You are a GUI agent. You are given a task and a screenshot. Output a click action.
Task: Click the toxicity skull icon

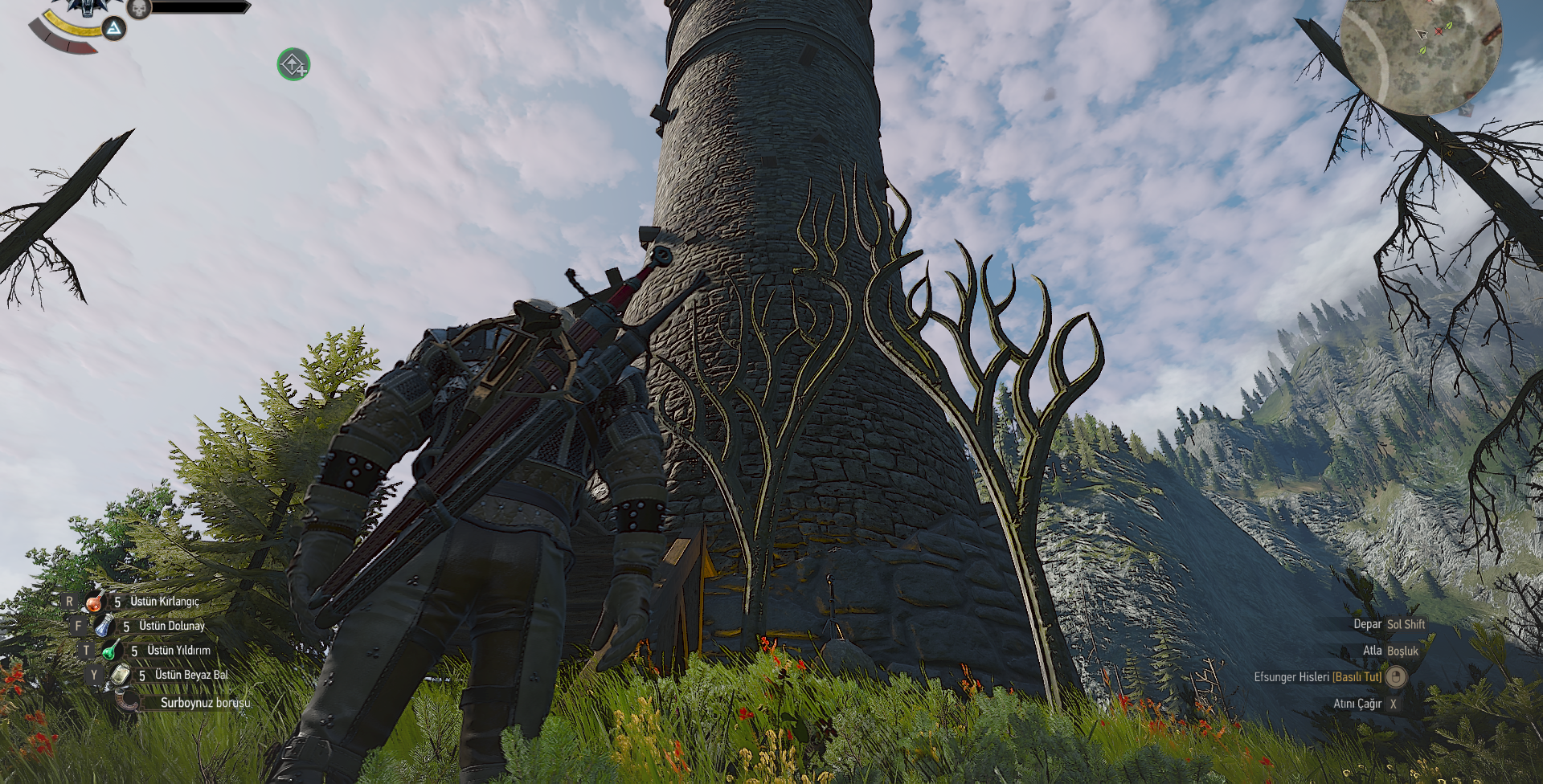(x=139, y=8)
